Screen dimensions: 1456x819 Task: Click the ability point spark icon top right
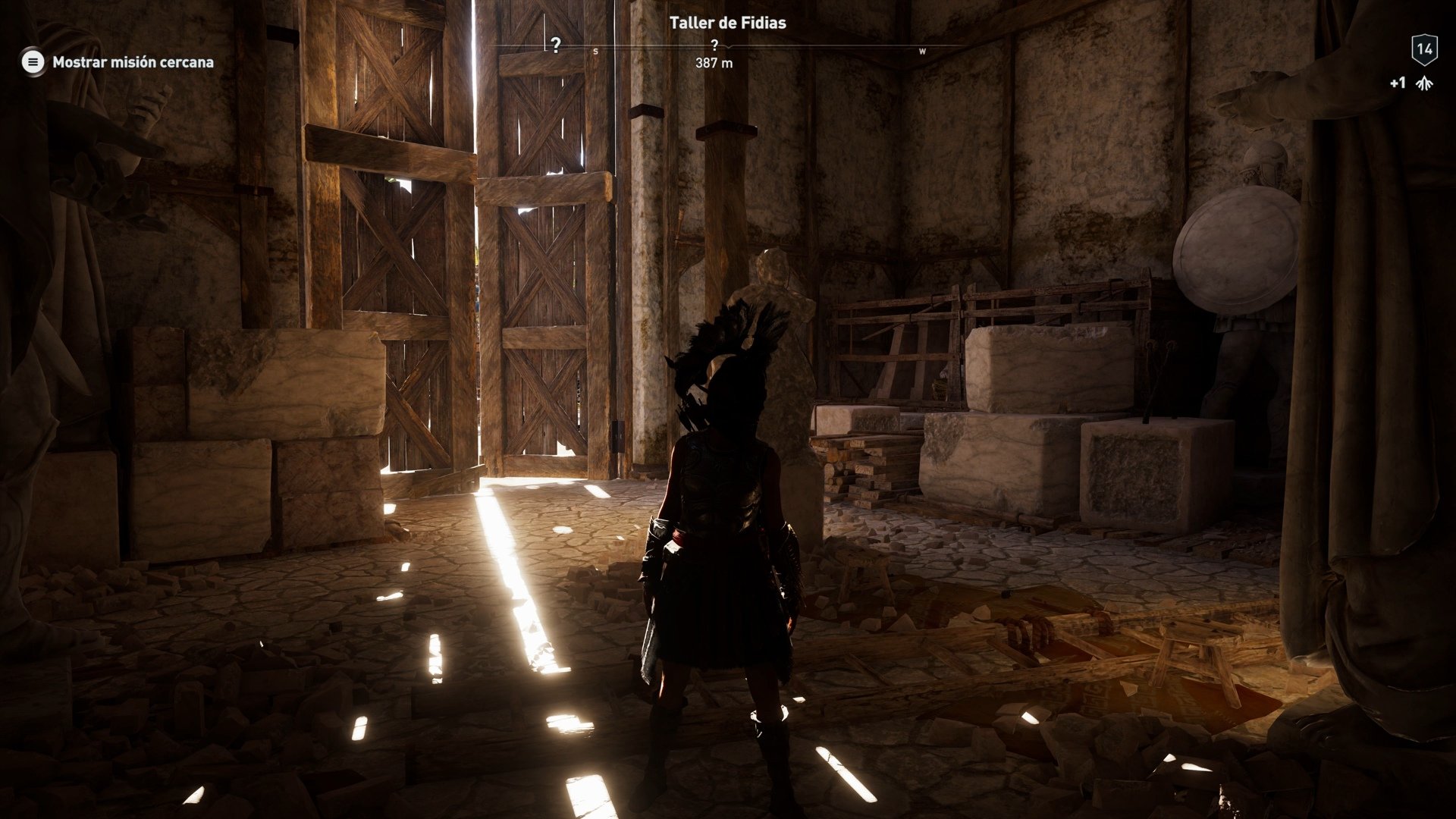[1424, 85]
